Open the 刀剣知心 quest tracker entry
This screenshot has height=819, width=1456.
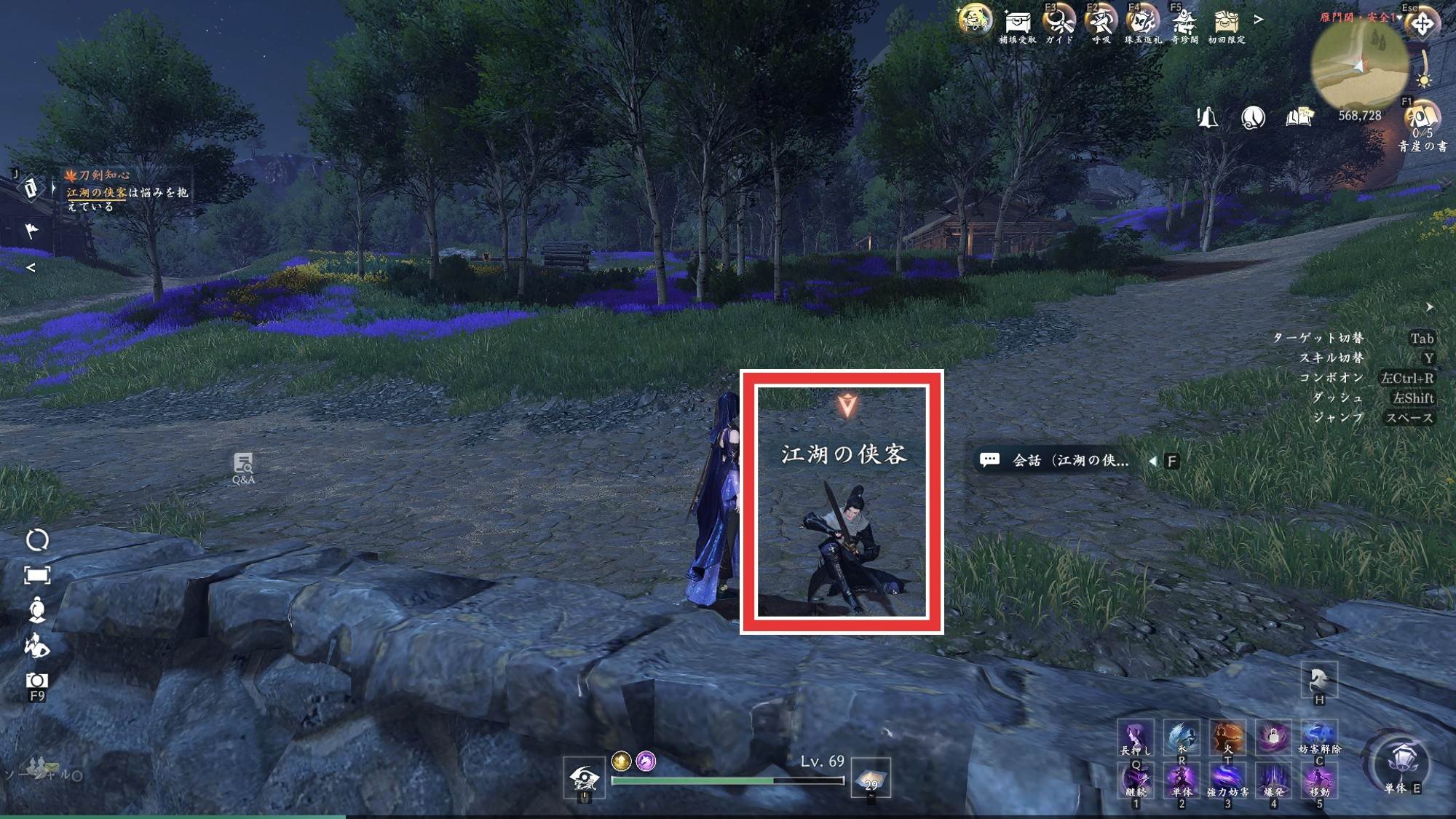click(98, 175)
